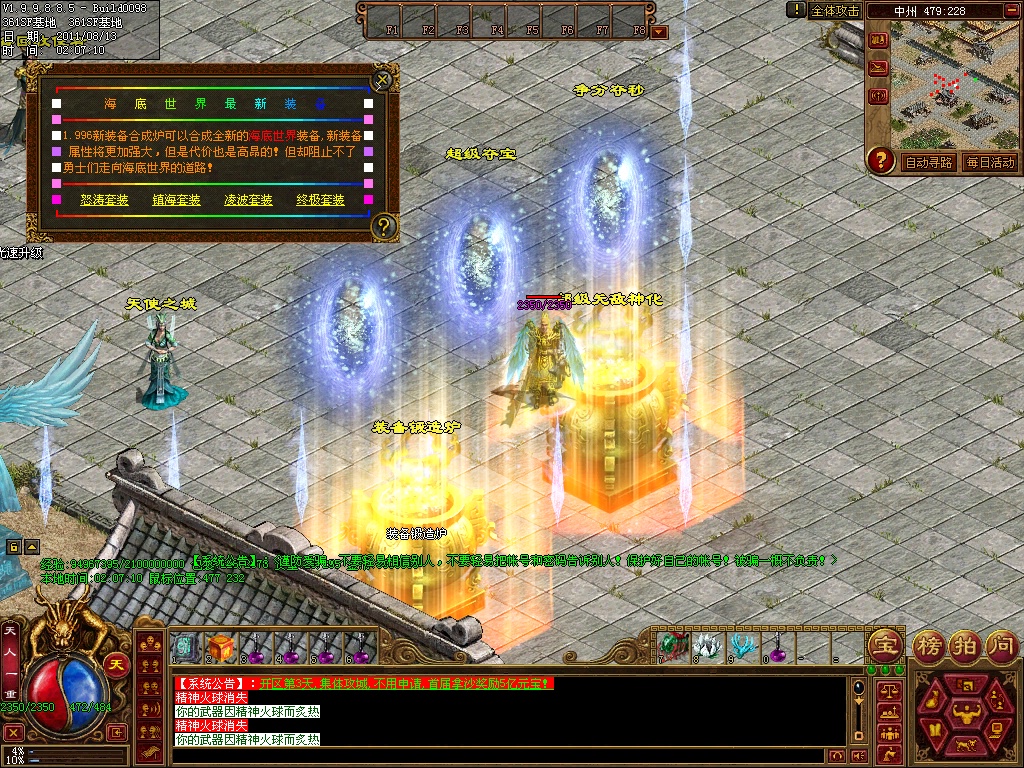Choose the 凌波套装 link

pyautogui.click(x=249, y=200)
